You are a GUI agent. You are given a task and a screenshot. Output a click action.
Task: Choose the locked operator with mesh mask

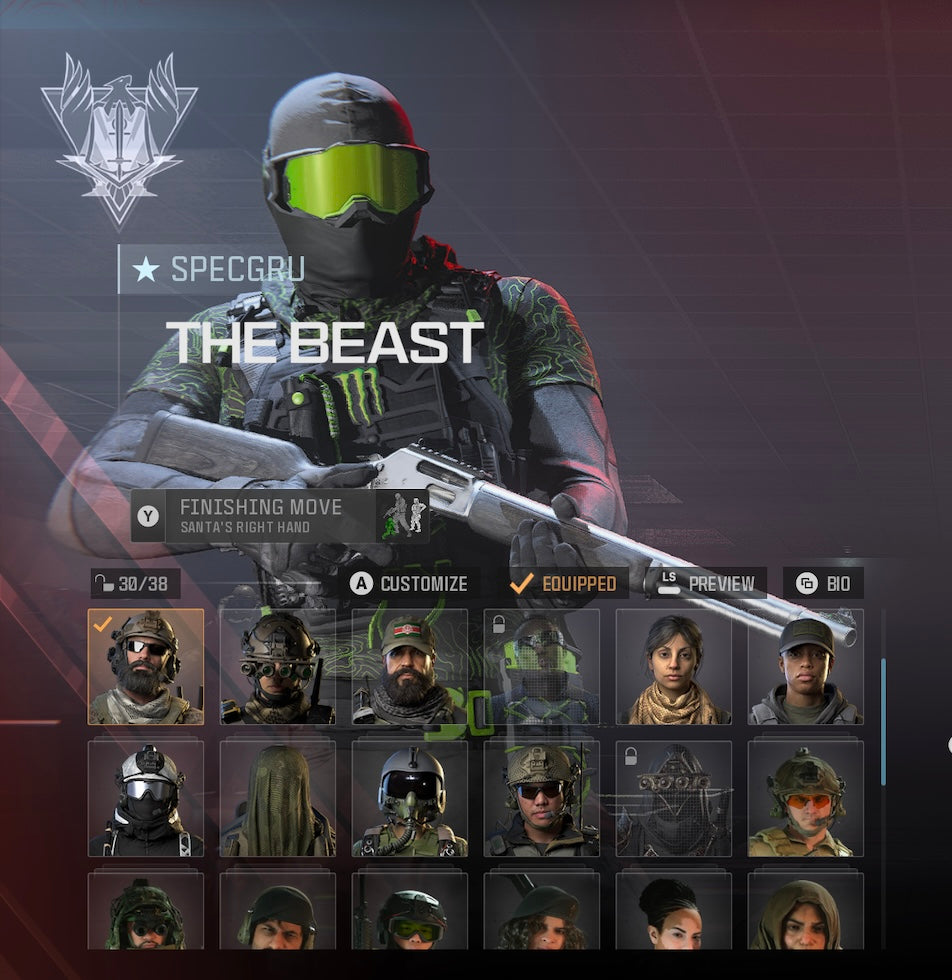pos(674,799)
